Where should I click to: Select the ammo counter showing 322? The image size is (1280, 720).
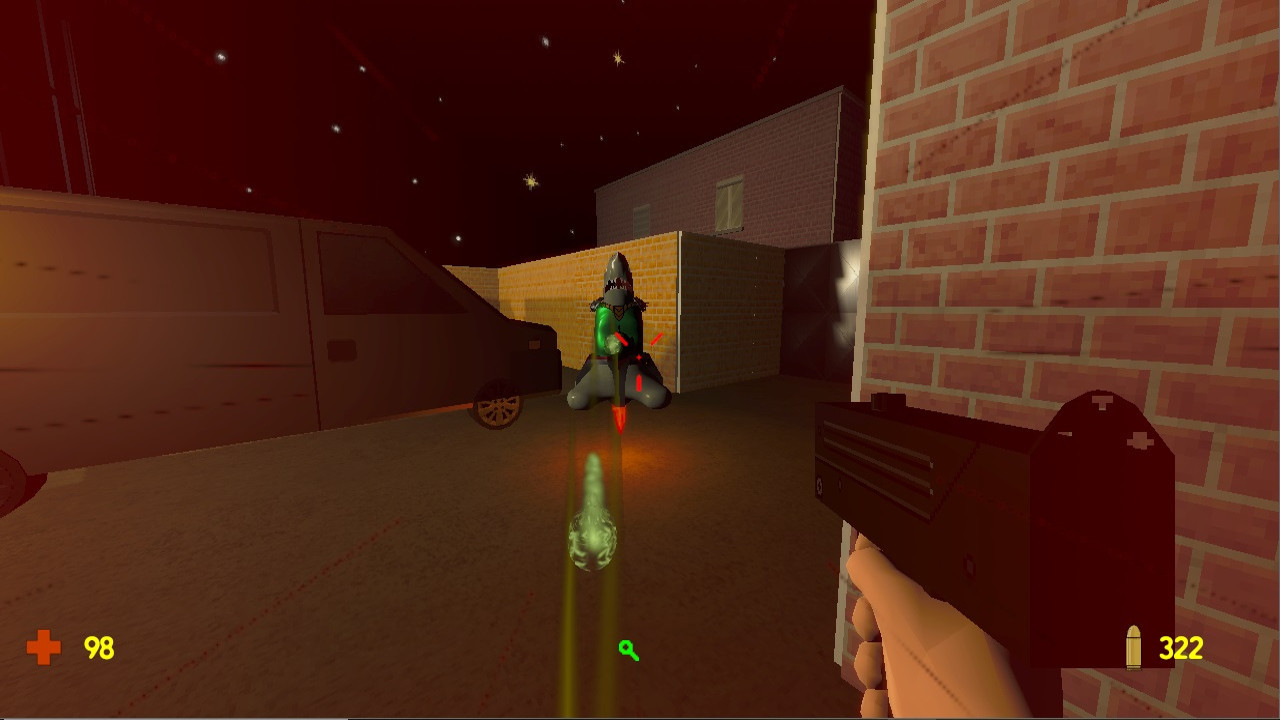tap(1183, 648)
